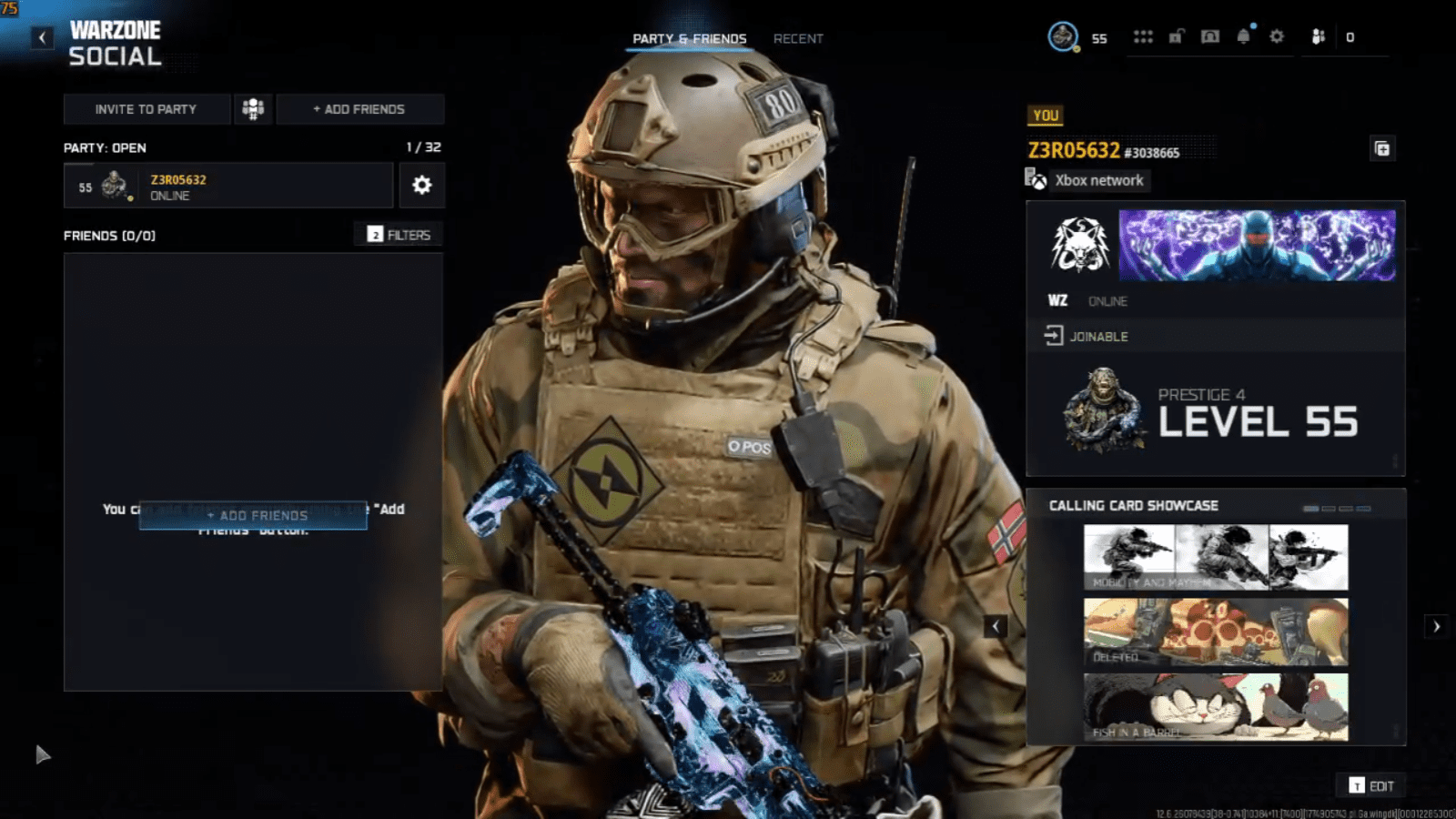The height and width of the screenshot is (819, 1456).
Task: Click the copy player ID icon beside Z3R05632
Action: pos(1382,148)
